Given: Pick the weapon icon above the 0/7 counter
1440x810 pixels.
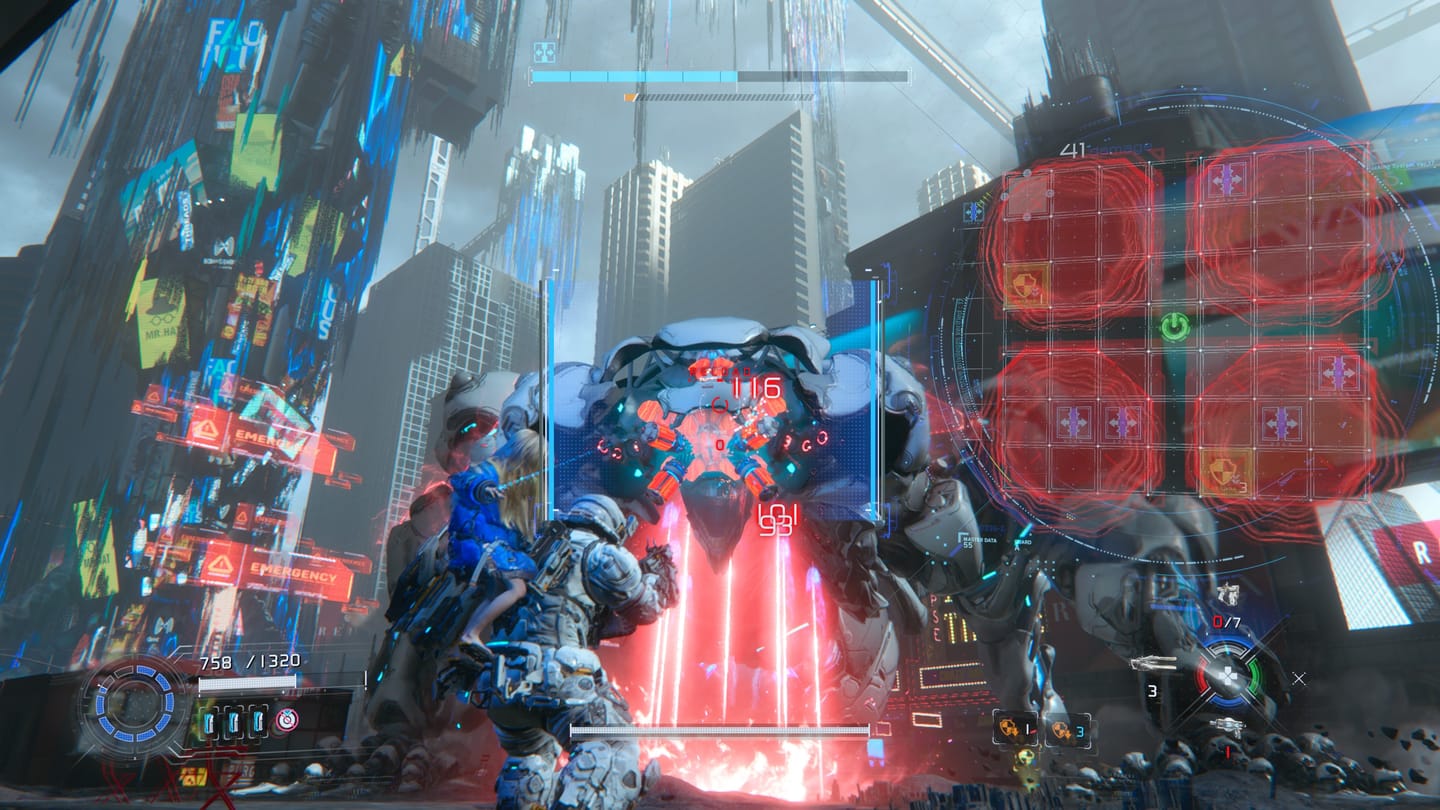Looking at the screenshot, I should click(1229, 593).
